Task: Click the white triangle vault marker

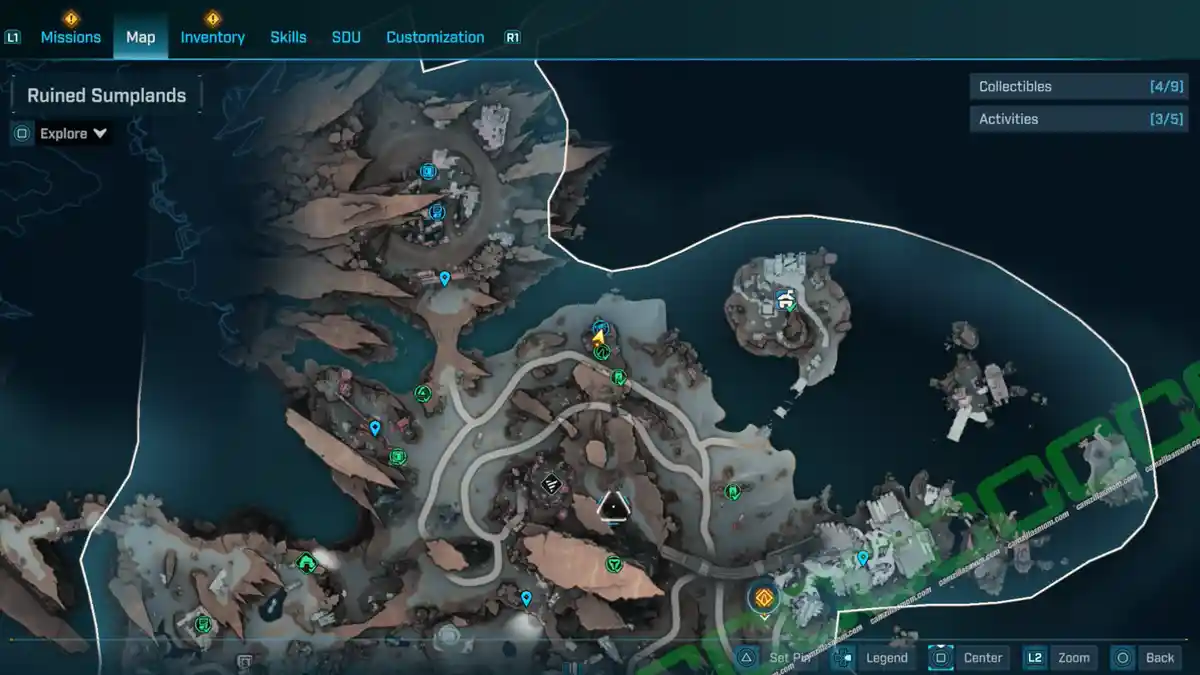Action: [x=611, y=507]
